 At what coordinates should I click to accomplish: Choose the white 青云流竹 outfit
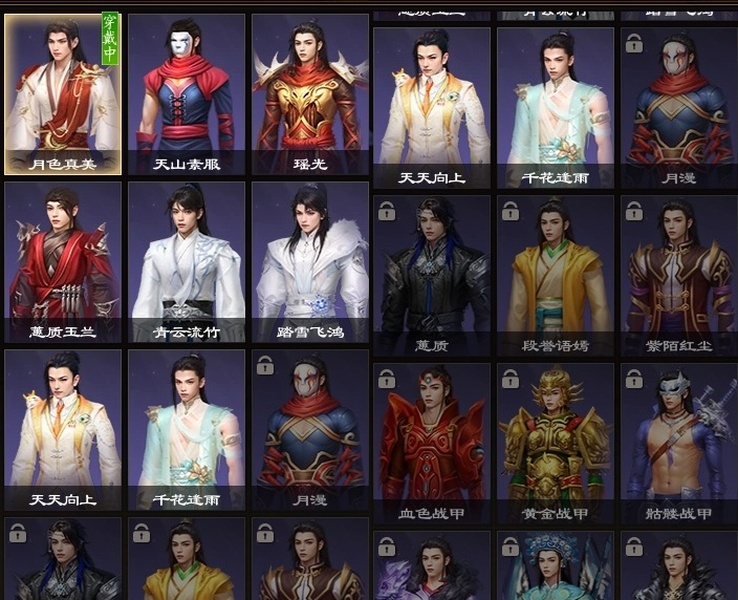pos(186,261)
